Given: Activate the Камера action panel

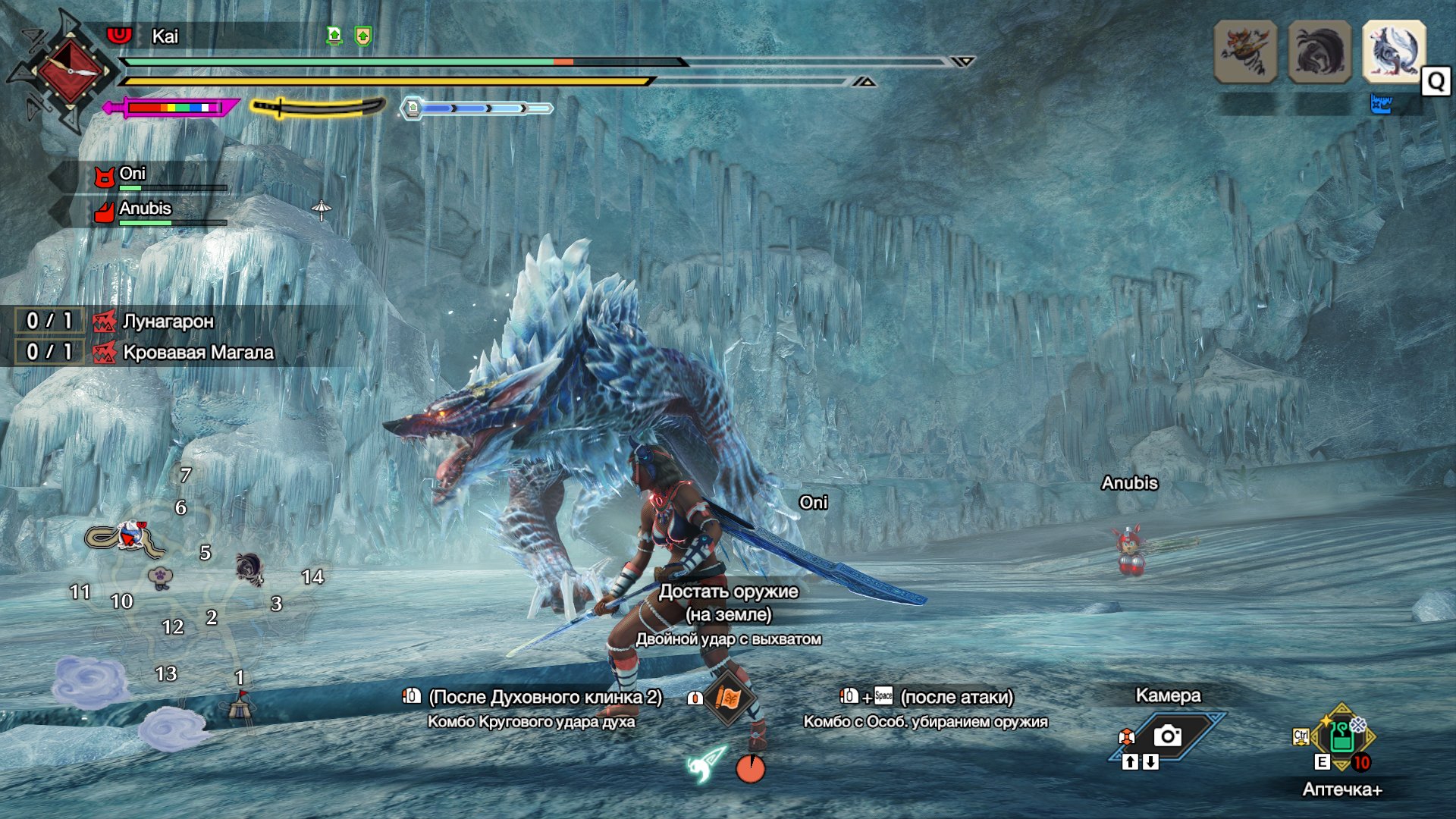Looking at the screenshot, I should point(1168,734).
